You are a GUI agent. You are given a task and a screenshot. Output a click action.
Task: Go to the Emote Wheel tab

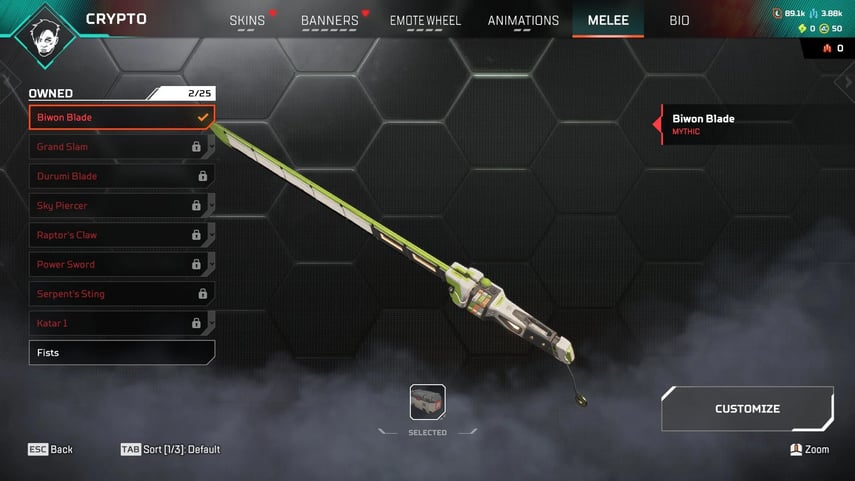point(427,20)
